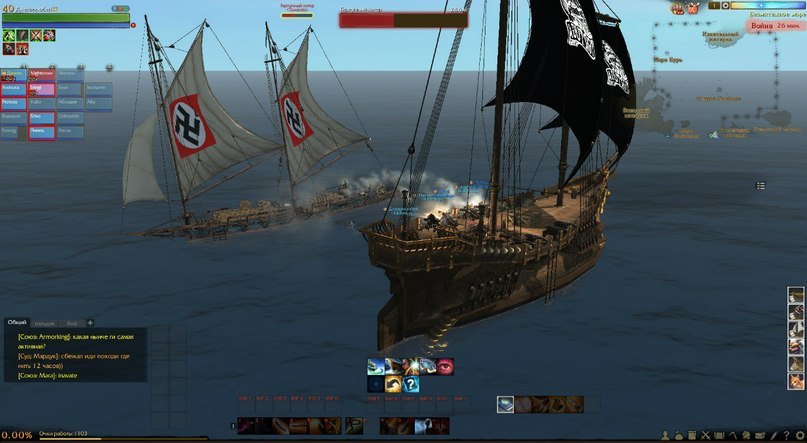Viewport: 807px width, 443px height.
Task: Toggle the quest tracker list icon
Action: pyautogui.click(x=760, y=185)
